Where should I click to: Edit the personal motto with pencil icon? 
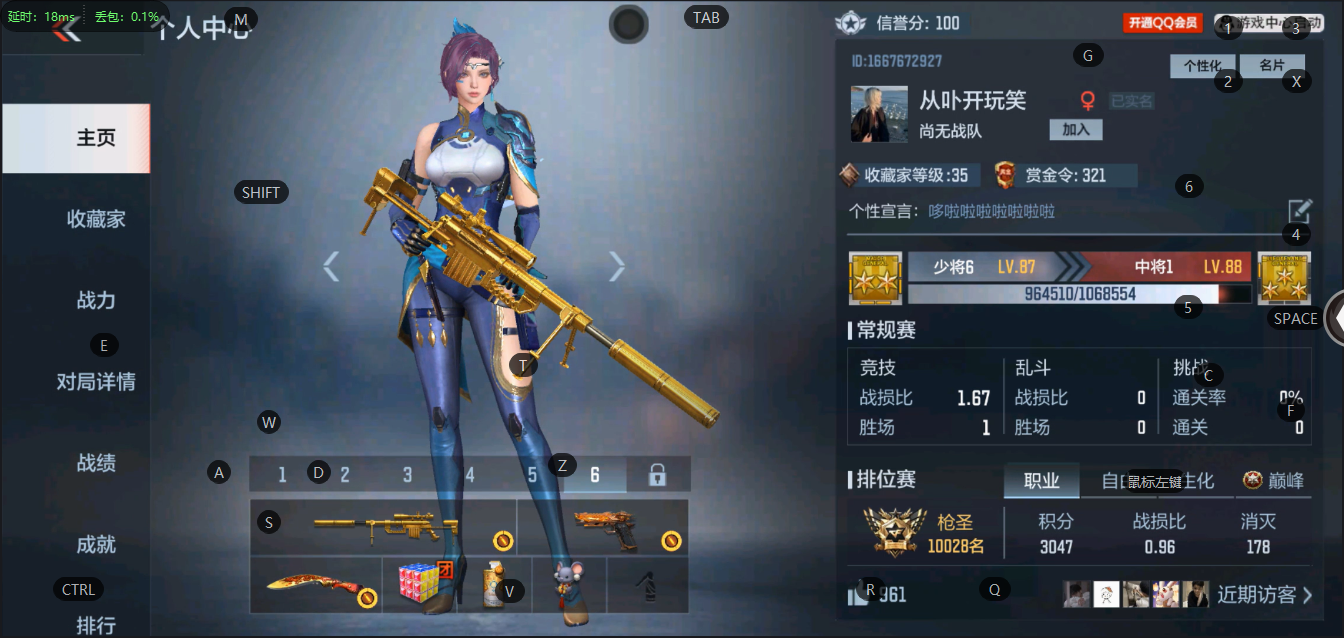click(1299, 211)
